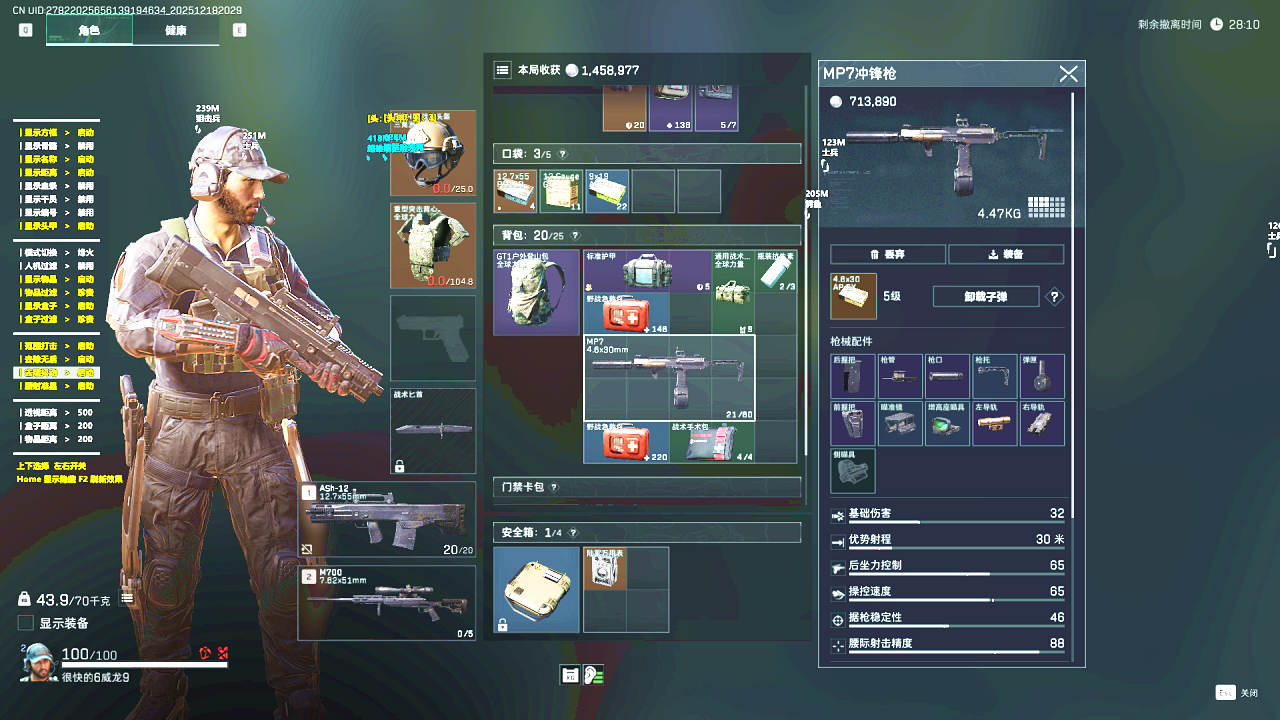Click the drum magazine attachment slot
Viewport: 1280px width, 720px height.
pos(1042,376)
